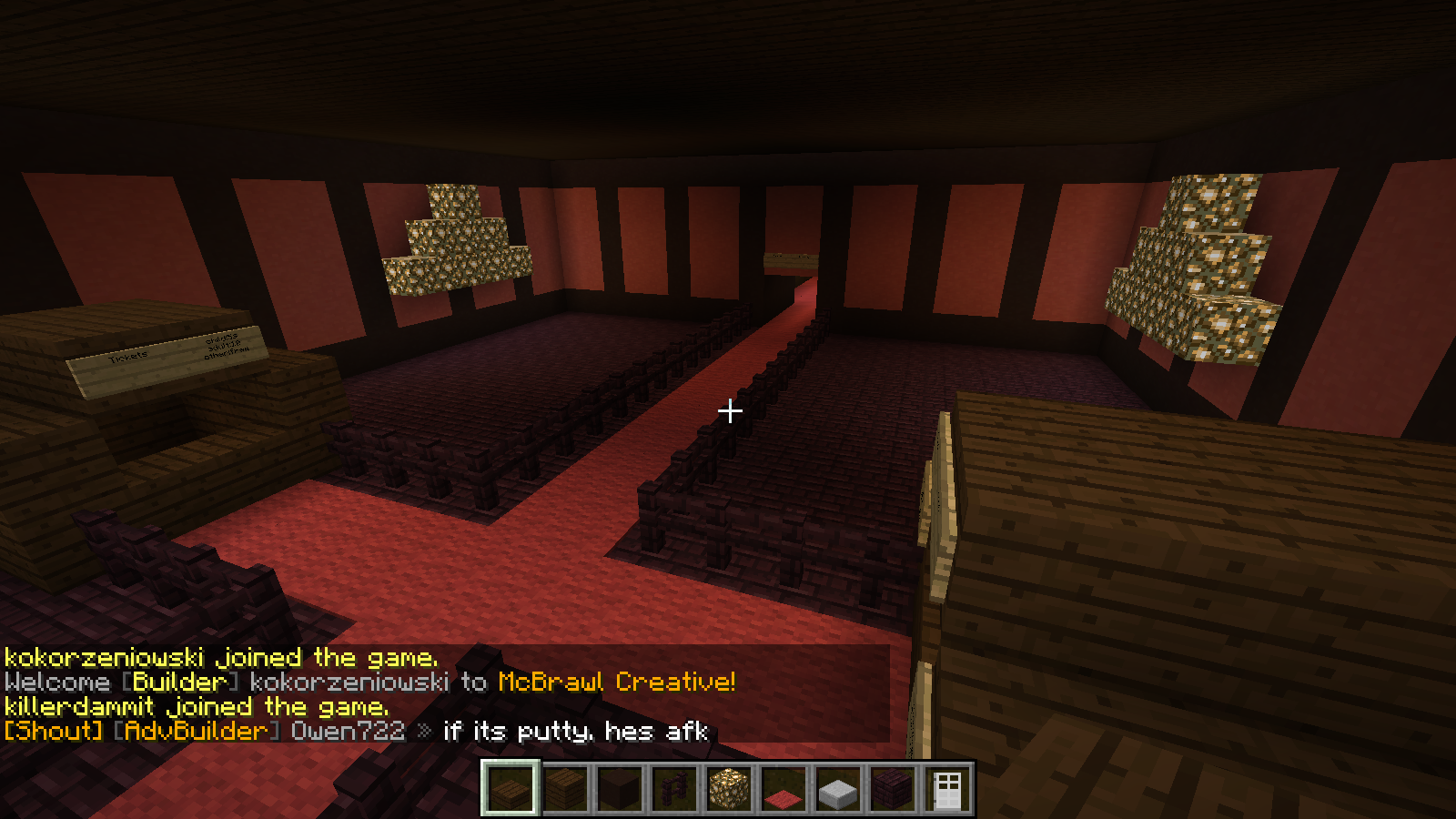Choose the white stone slab slot
Screen dimensions: 1456x819
click(x=838, y=788)
